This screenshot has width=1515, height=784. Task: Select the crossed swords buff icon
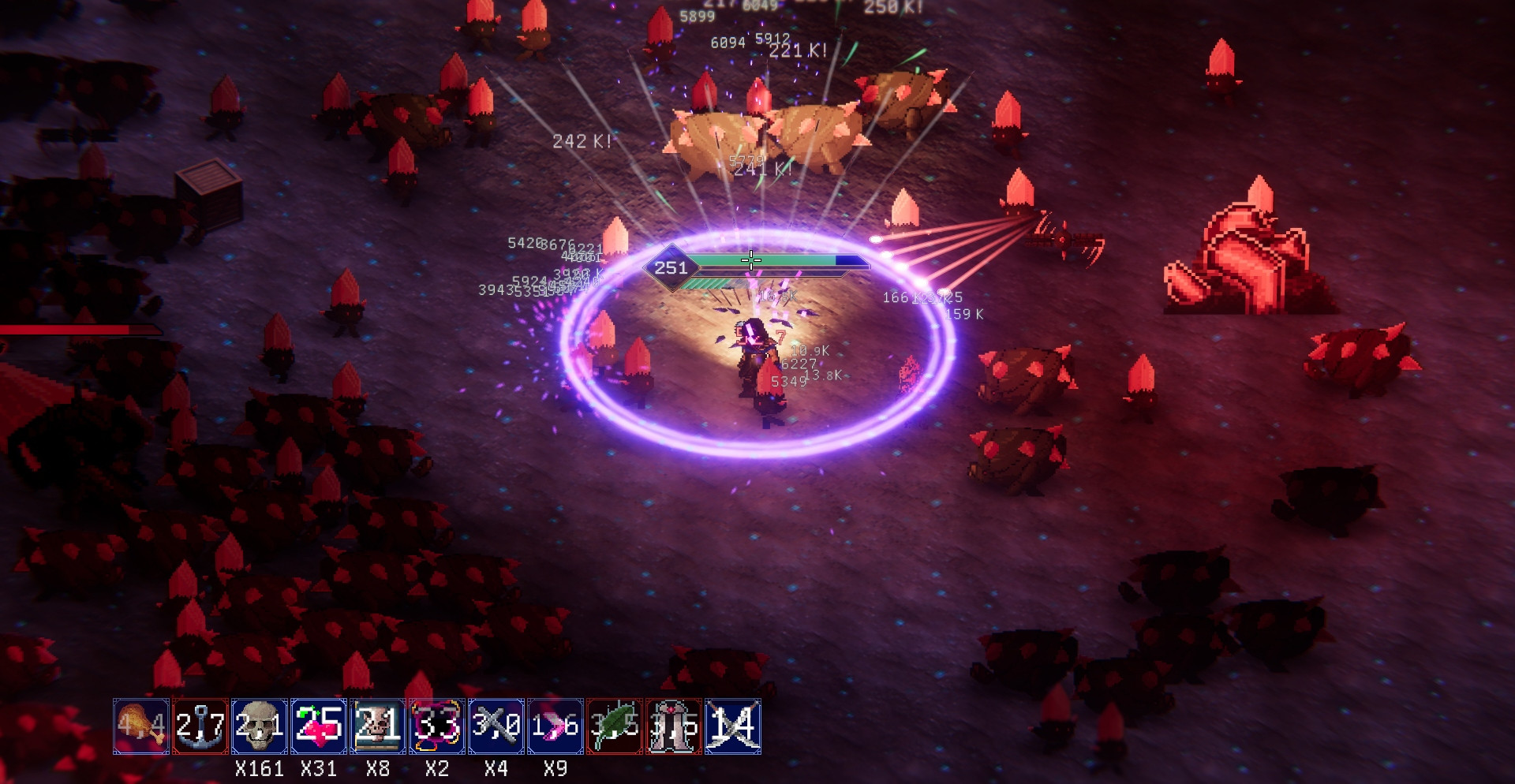point(733,726)
